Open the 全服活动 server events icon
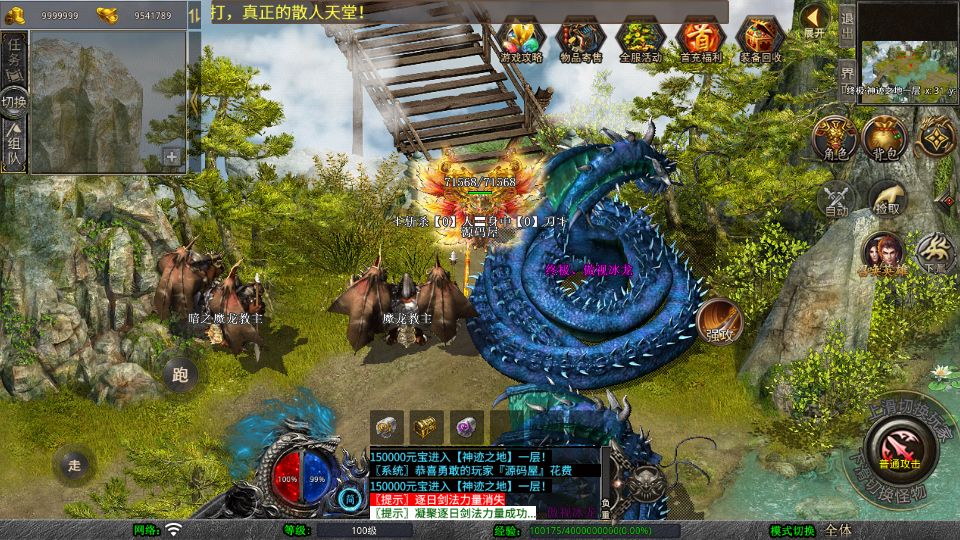960x540 pixels. pyautogui.click(x=641, y=40)
